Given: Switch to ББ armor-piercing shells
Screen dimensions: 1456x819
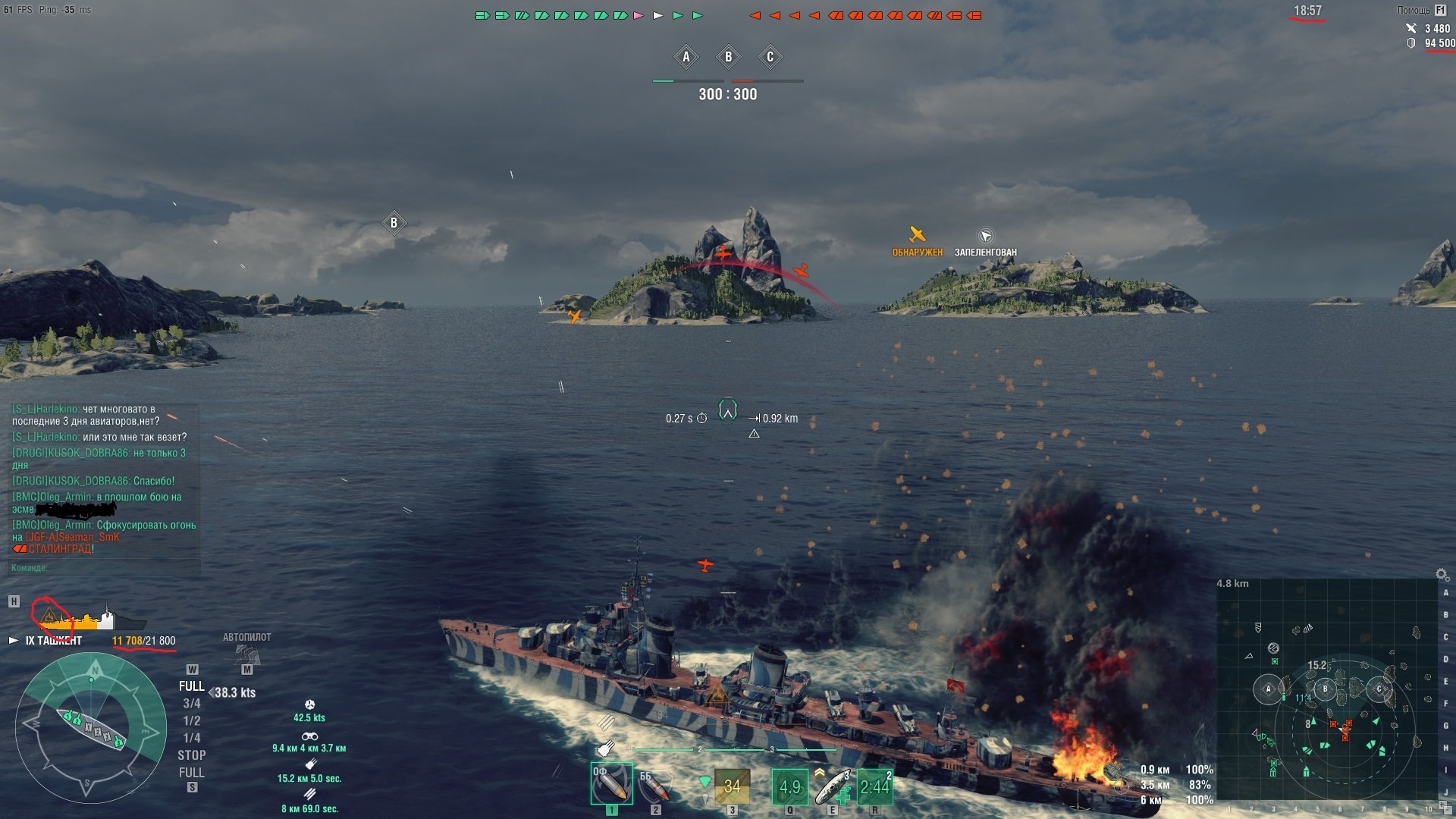Looking at the screenshot, I should tap(654, 786).
